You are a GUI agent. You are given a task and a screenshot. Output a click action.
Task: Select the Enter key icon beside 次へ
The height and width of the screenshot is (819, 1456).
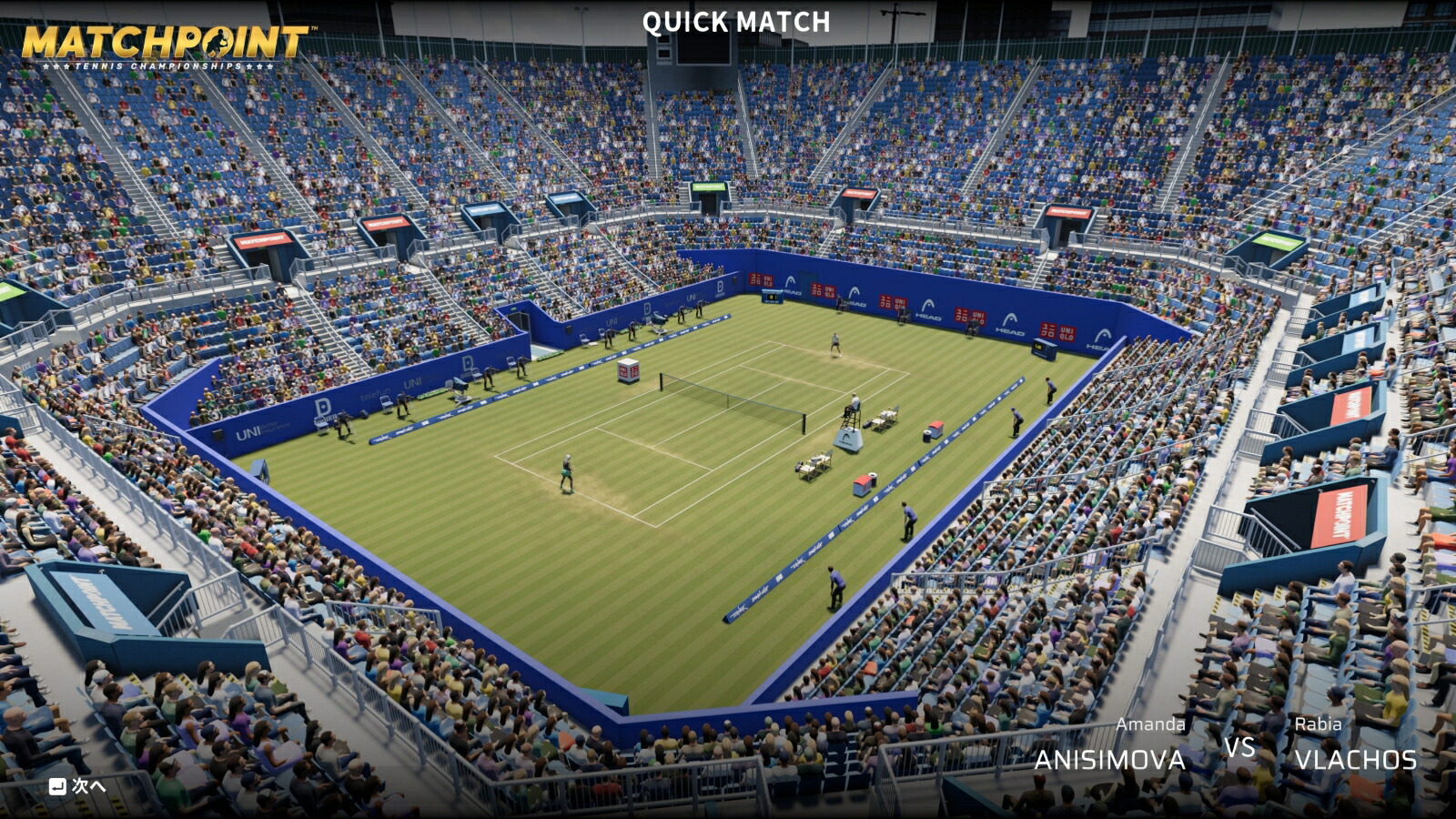click(56, 784)
